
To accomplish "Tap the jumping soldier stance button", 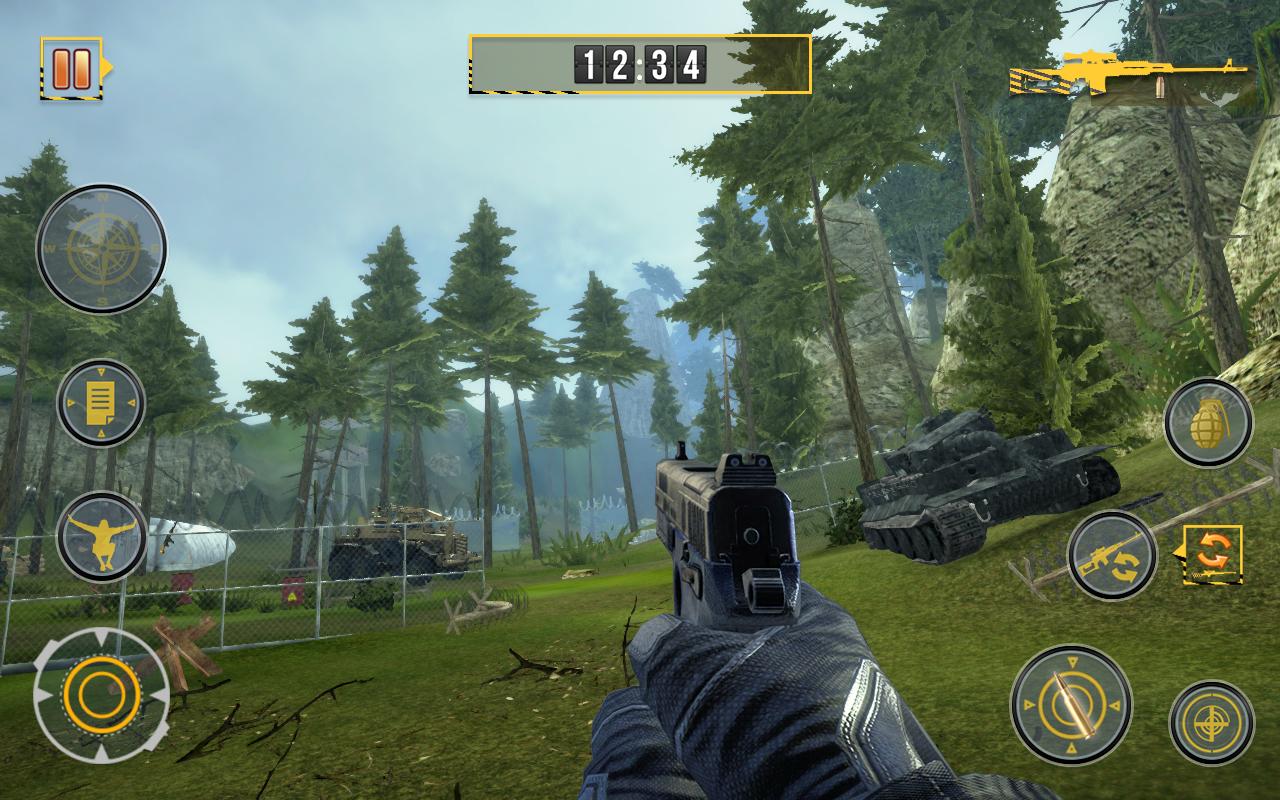I will [x=101, y=536].
